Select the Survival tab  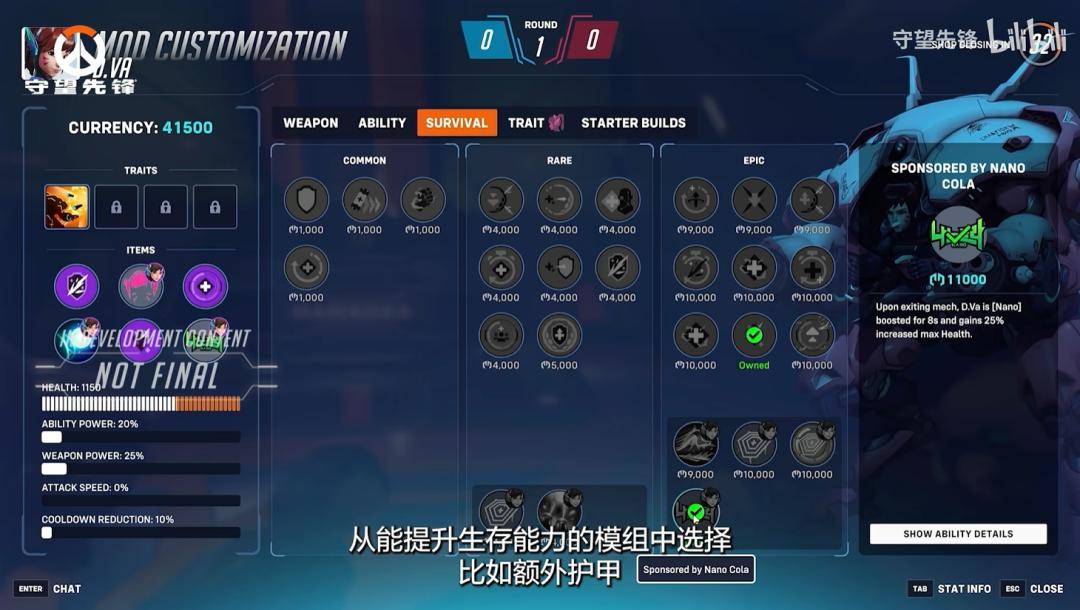(457, 123)
